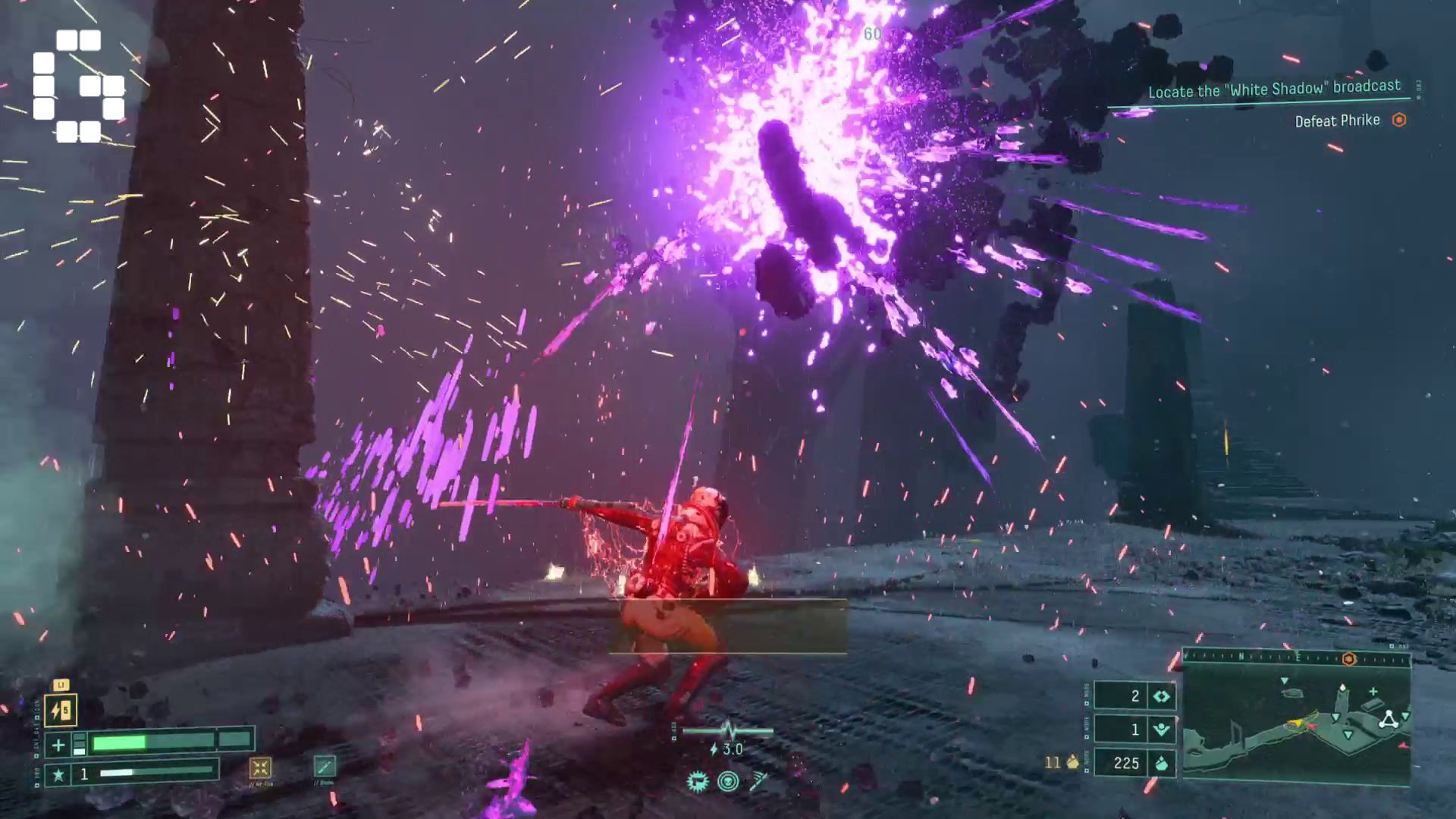Select the teal blade weapon icon
Viewport: 1456px width, 819px height.
tap(325, 767)
